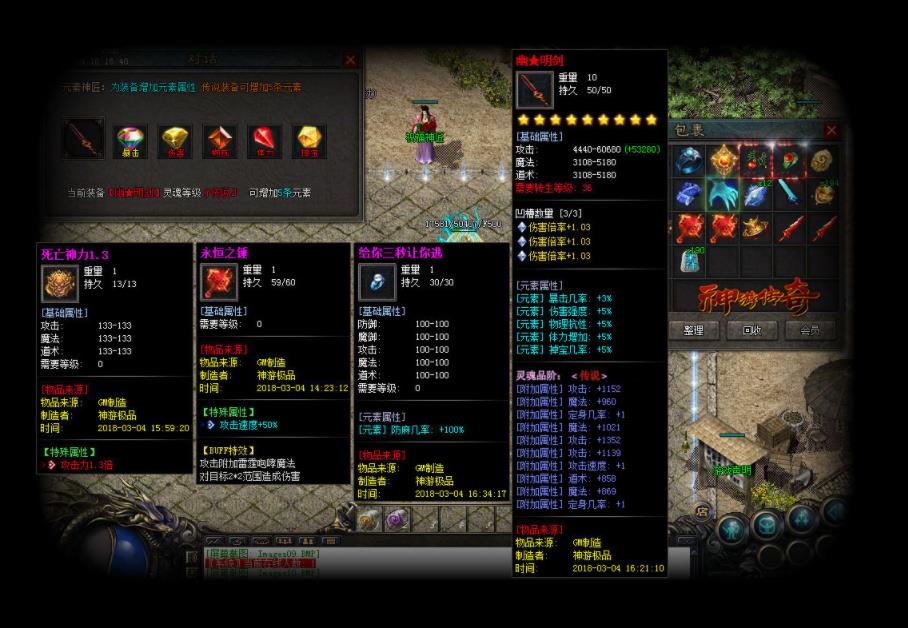This screenshot has width=908, height=628.
Task: Select the golden amulet with orange gem
Action: pos(722,160)
